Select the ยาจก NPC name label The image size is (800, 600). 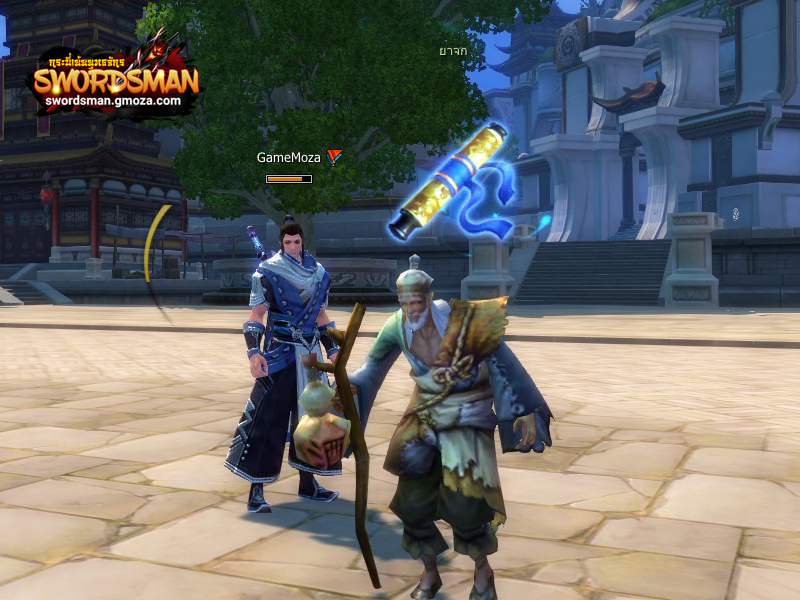pyautogui.click(x=453, y=50)
